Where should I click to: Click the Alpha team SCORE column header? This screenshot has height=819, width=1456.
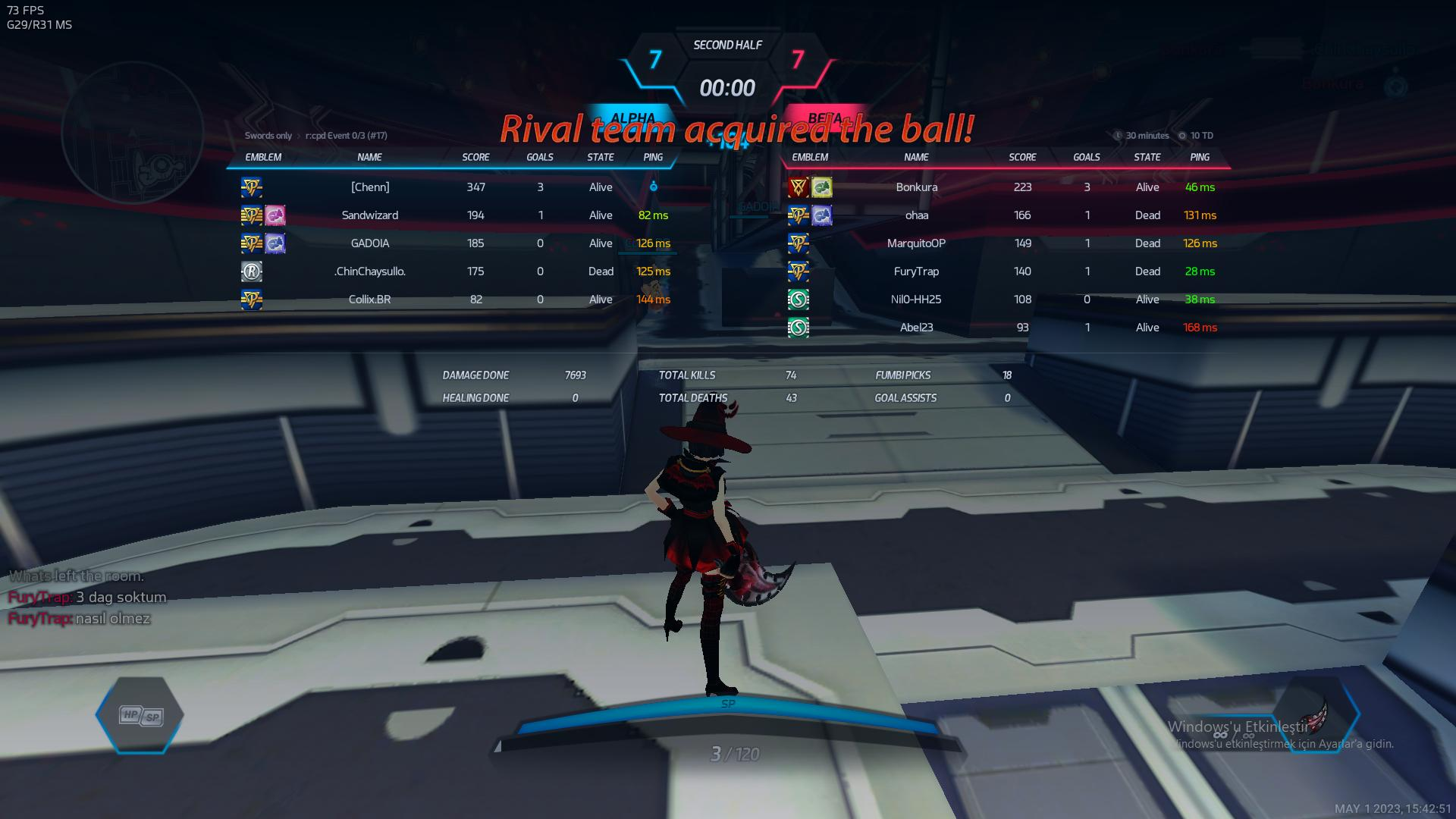point(475,157)
